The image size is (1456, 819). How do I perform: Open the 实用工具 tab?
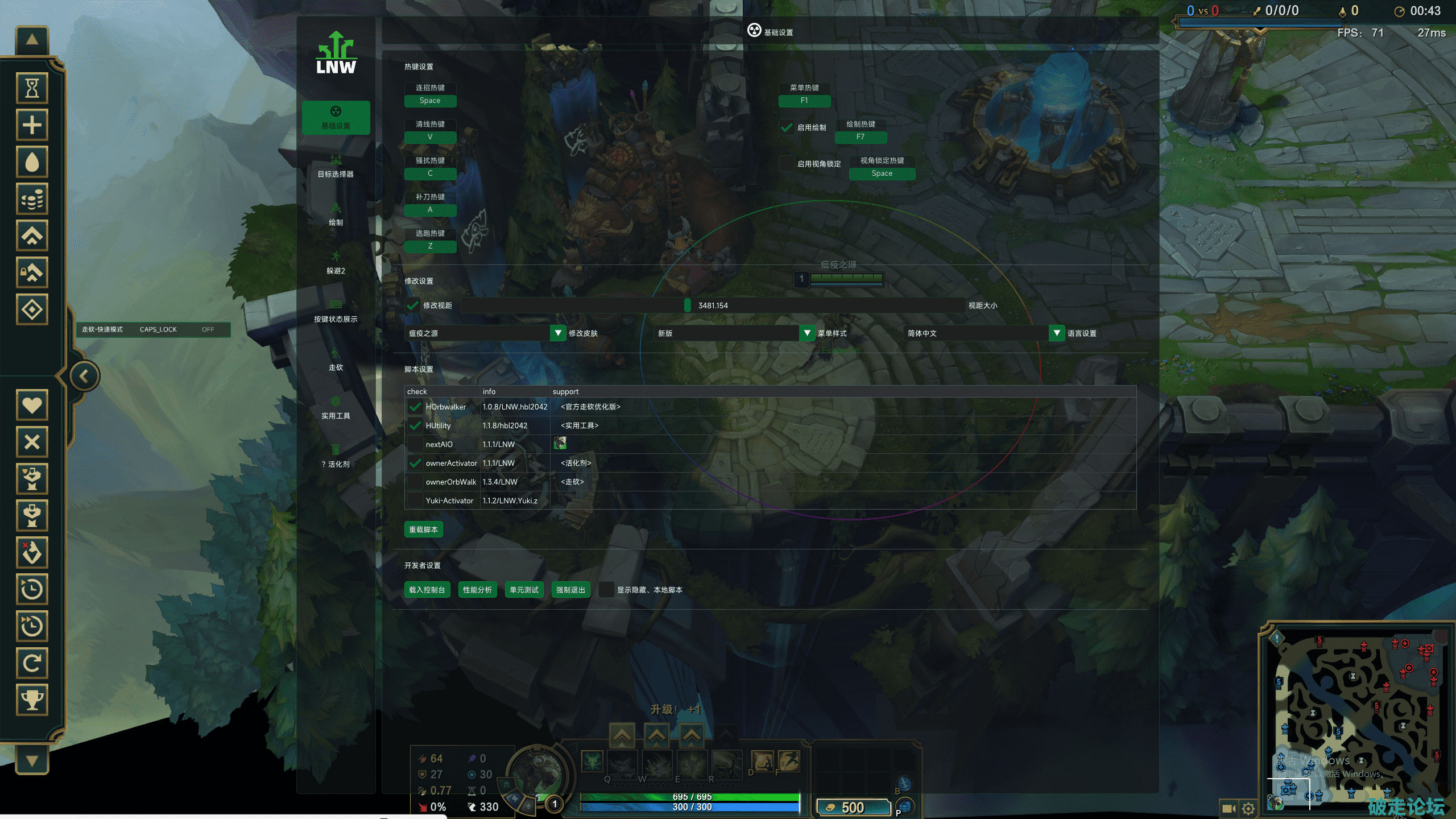(x=336, y=408)
